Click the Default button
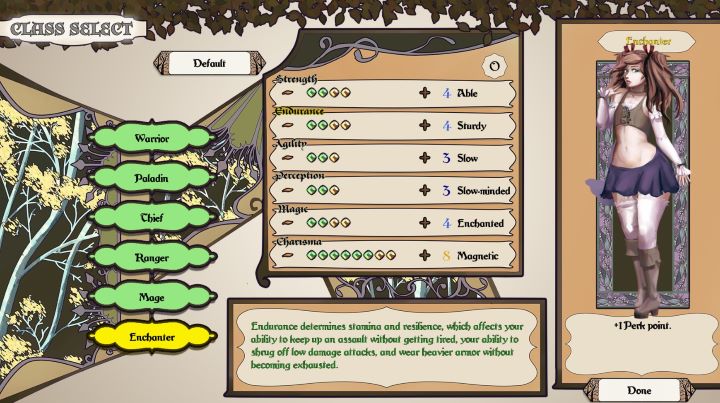 coord(209,63)
